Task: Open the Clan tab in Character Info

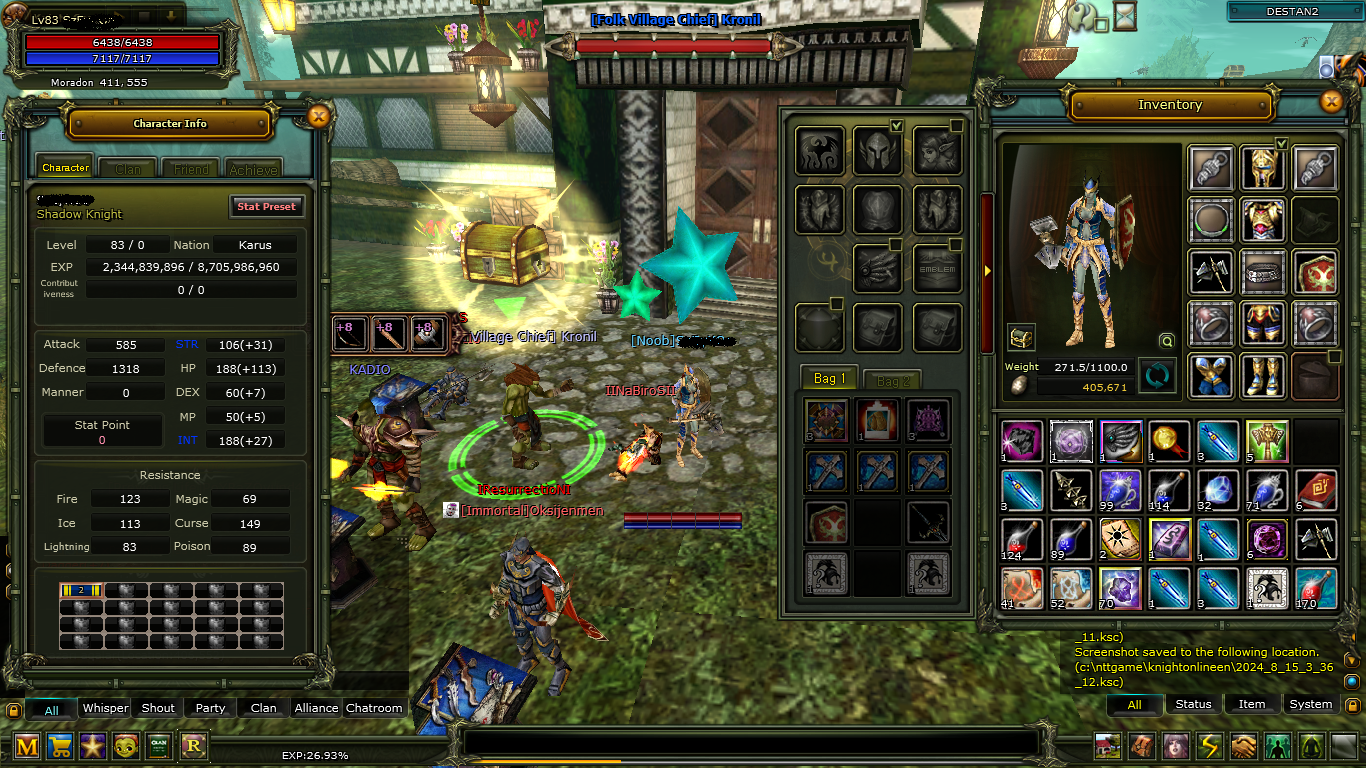Action: (x=127, y=168)
